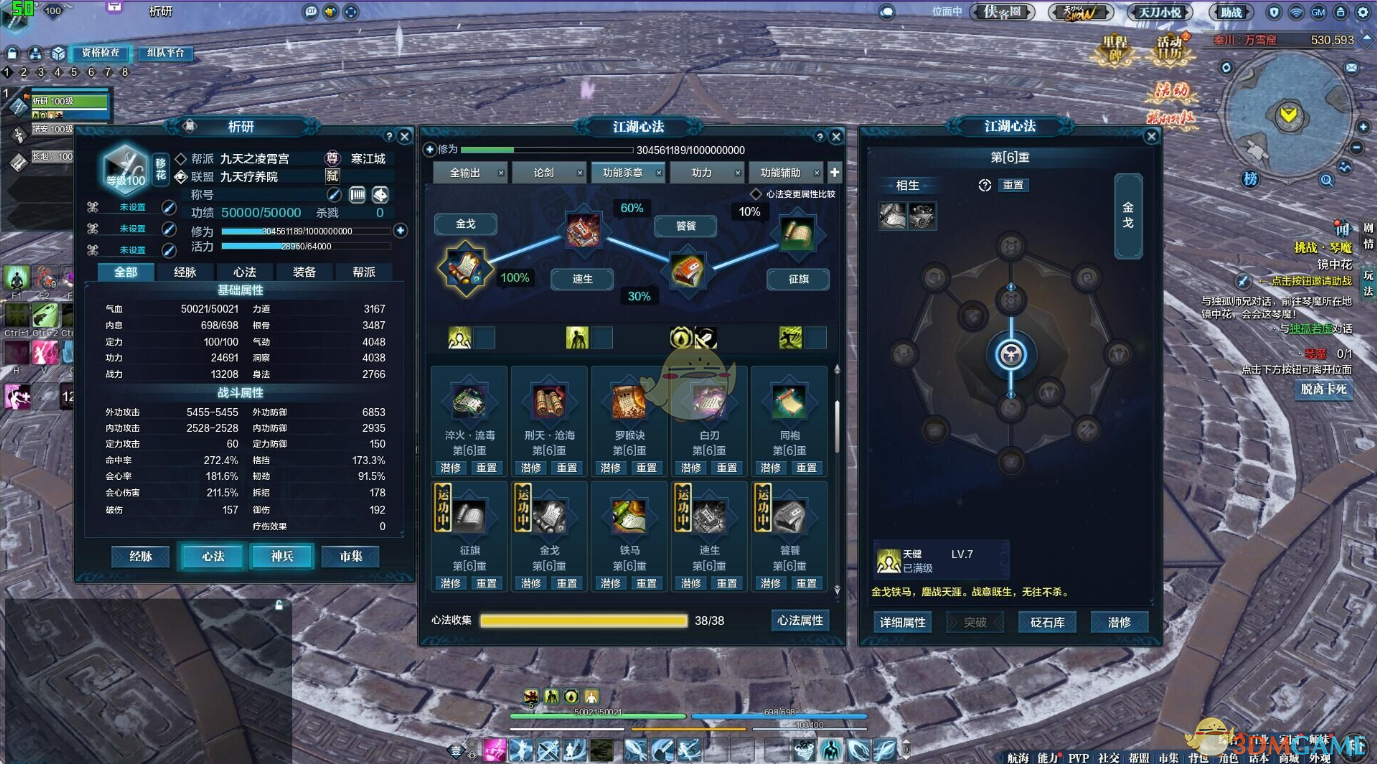Click 重置 next to 相生
The width and height of the screenshot is (1377, 764).
point(1013,185)
